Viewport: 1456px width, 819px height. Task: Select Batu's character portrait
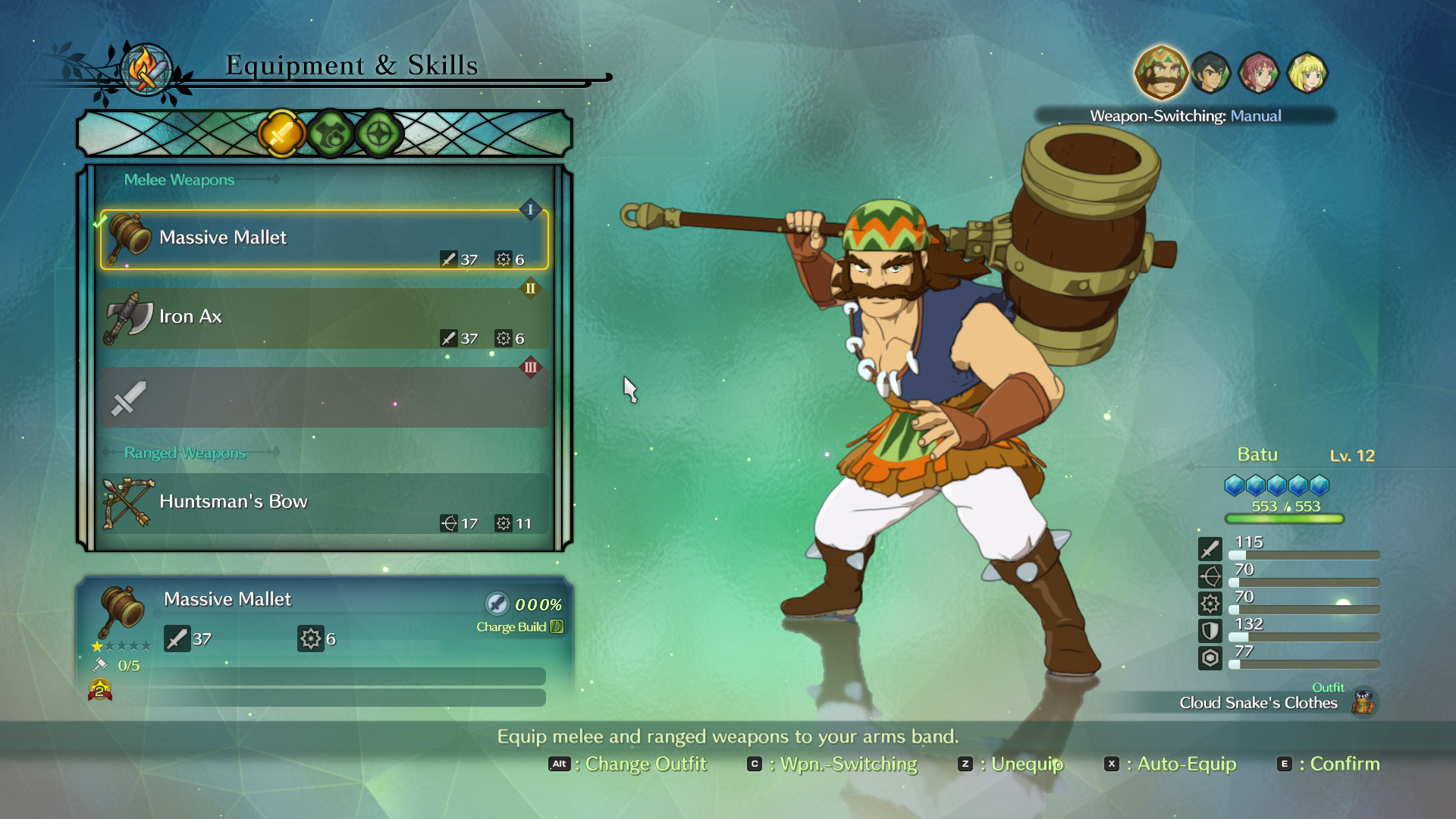click(x=1160, y=73)
